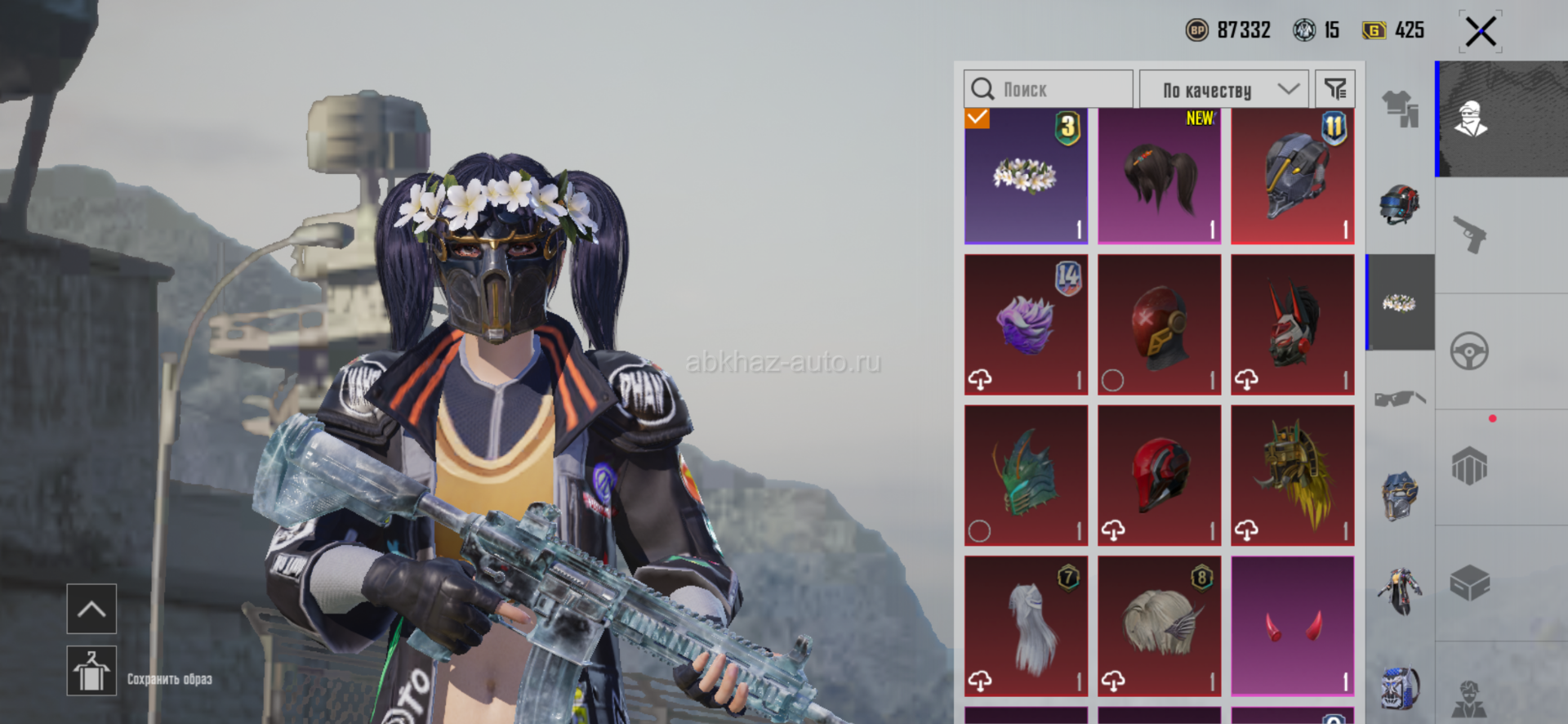
Task: Open the filter options button
Action: coord(1335,89)
